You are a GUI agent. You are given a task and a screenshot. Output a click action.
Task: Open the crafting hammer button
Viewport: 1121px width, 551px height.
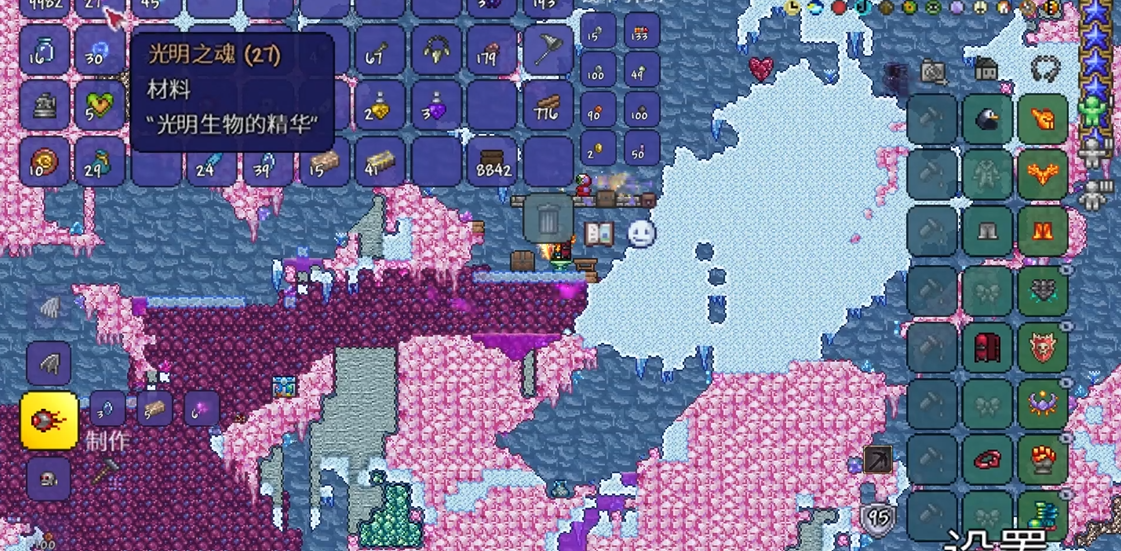point(105,471)
